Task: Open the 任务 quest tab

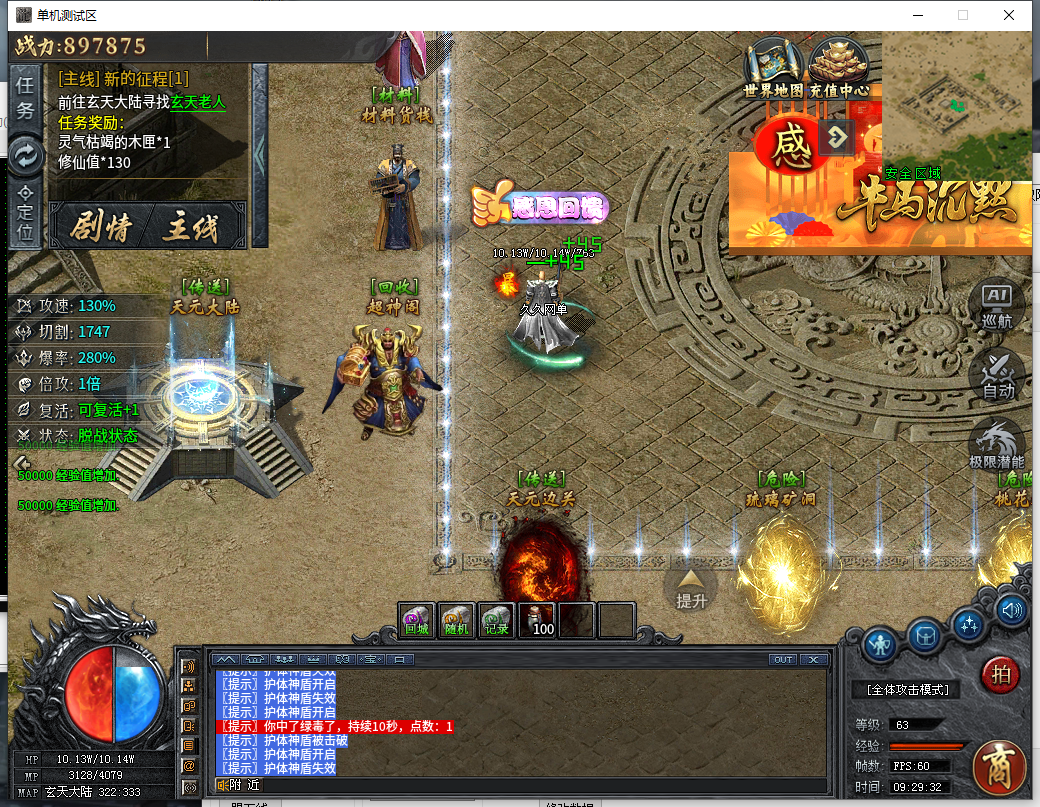Action: (26, 98)
